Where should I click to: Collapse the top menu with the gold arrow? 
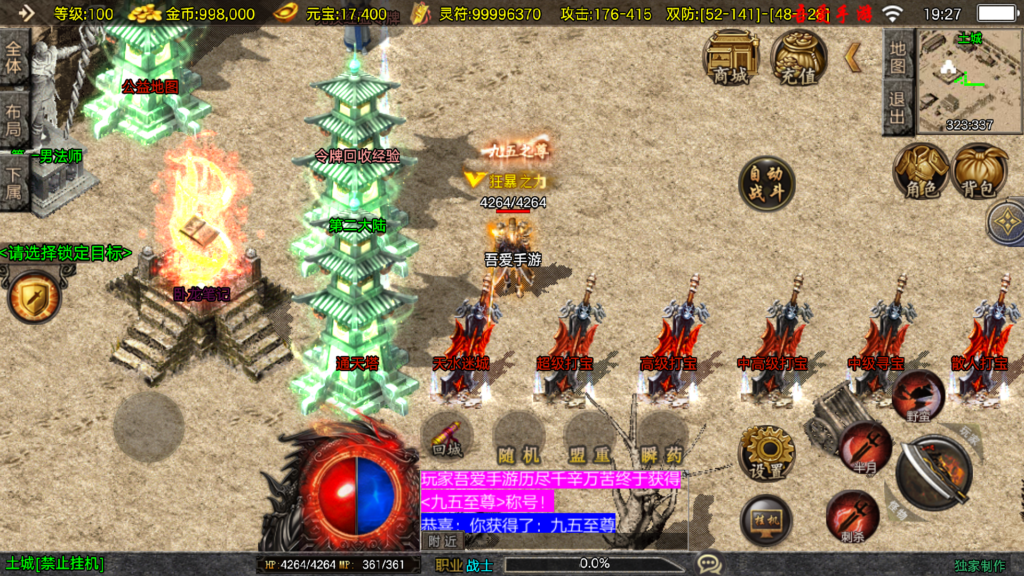click(853, 57)
